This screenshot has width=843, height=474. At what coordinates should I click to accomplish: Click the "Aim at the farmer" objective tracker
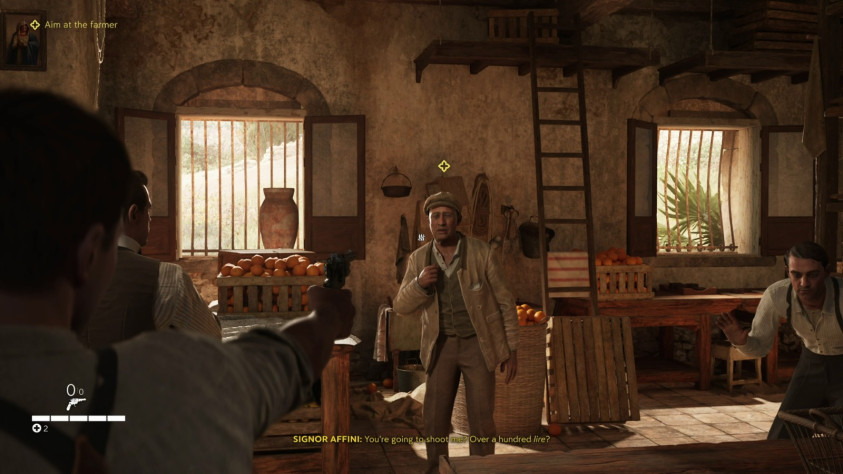click(74, 24)
